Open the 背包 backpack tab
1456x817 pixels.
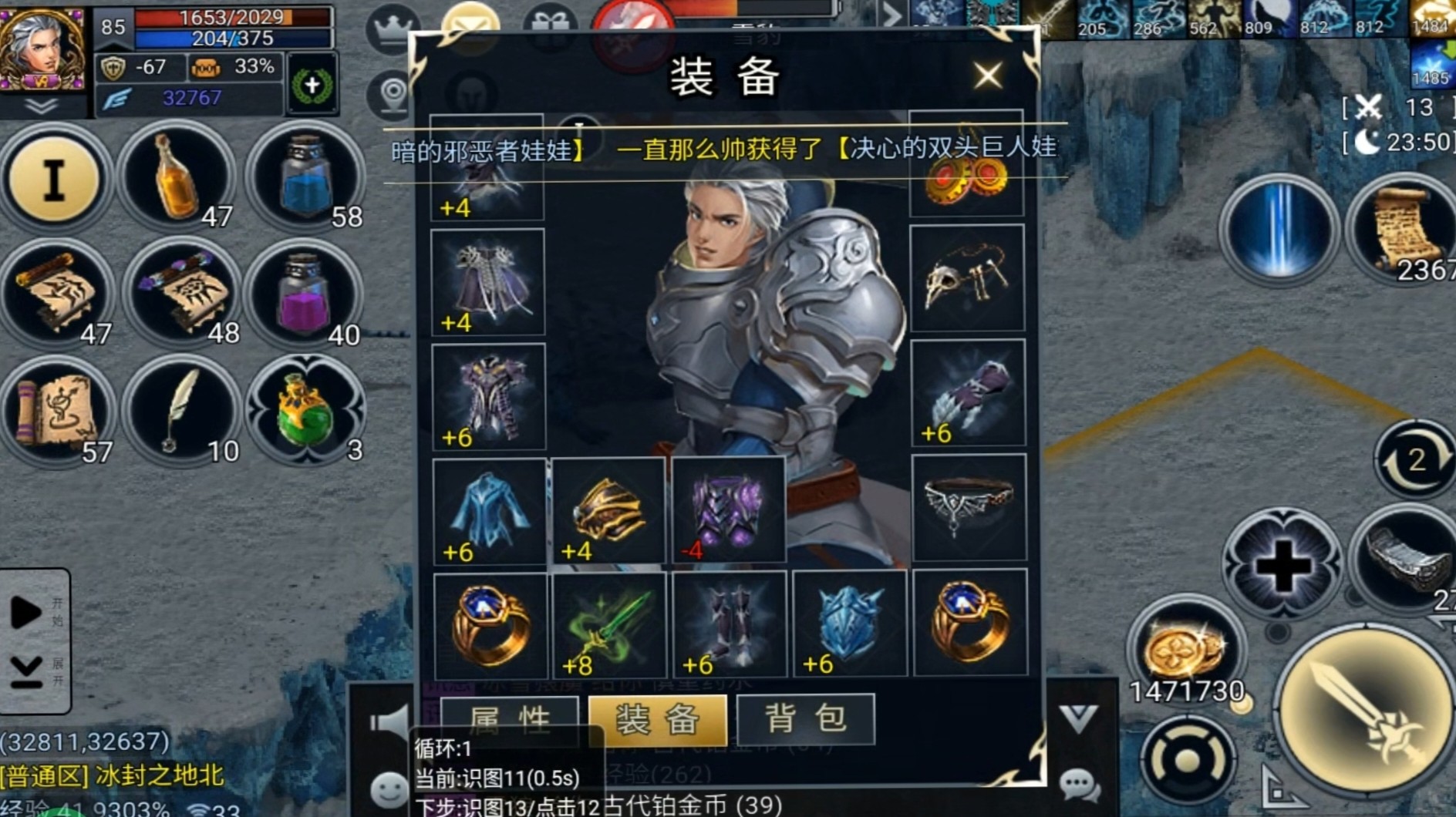(x=805, y=719)
